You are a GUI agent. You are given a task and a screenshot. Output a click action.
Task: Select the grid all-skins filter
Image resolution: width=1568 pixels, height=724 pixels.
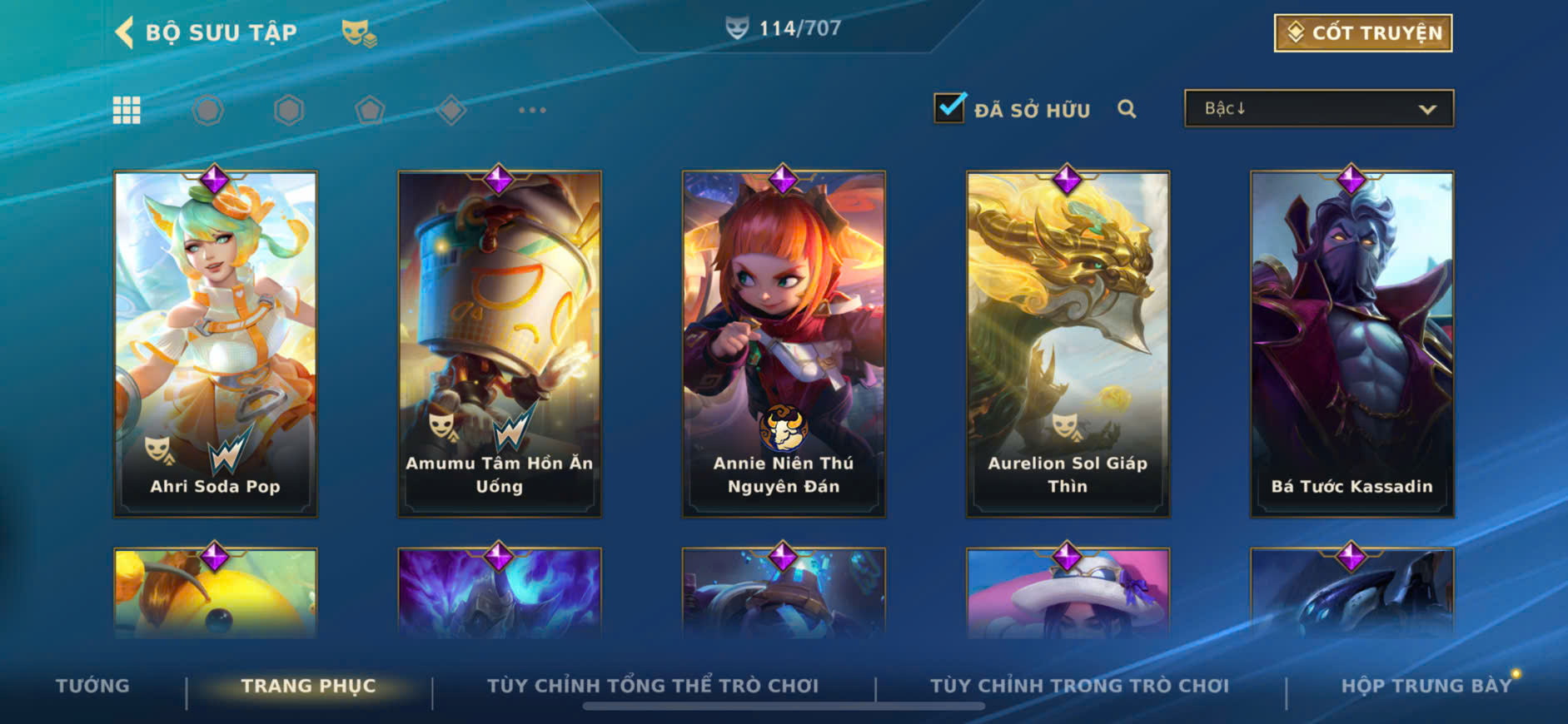point(127,110)
